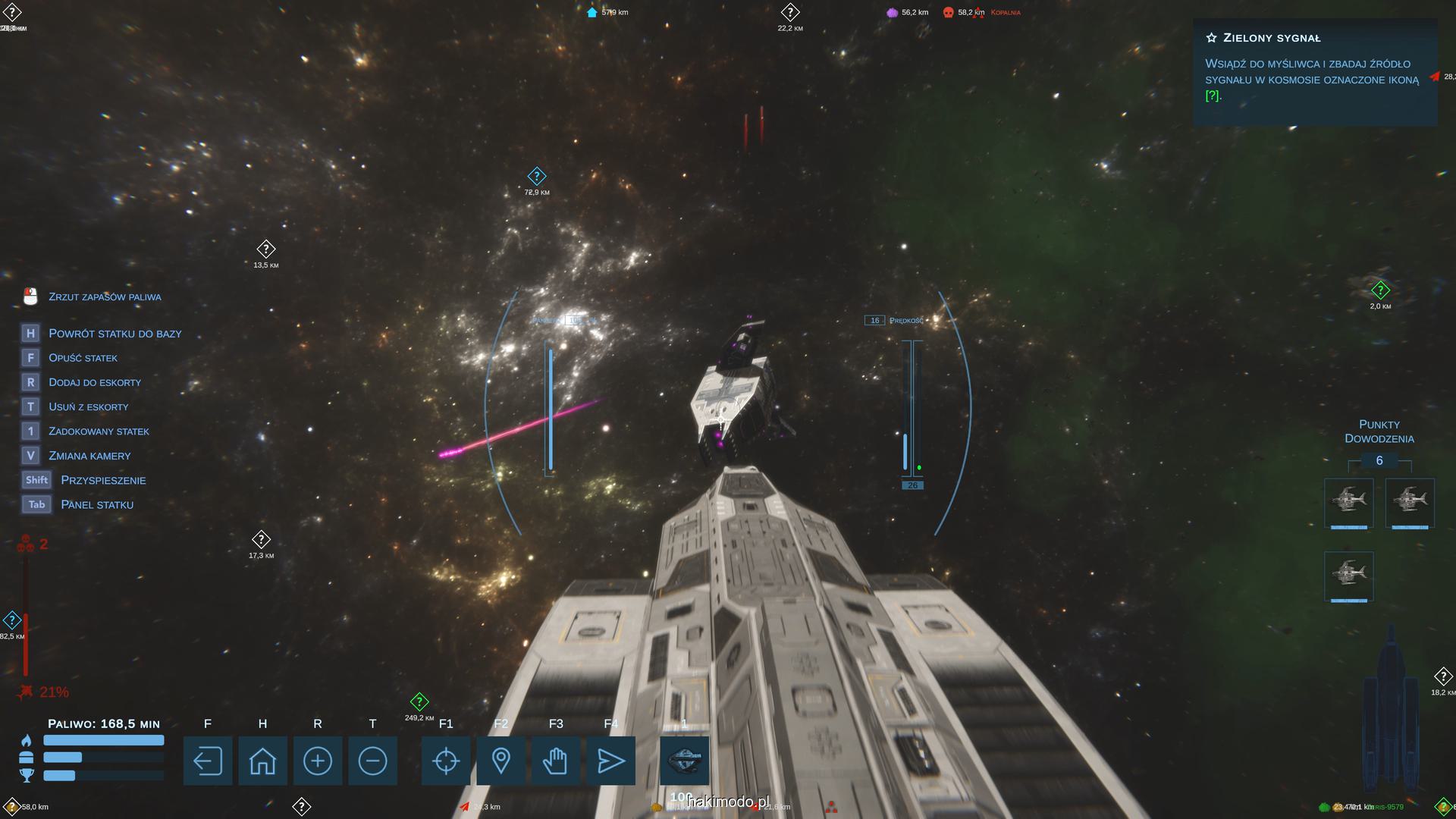Click the green question mark 2,0 km marker
This screenshot has width=1456, height=819.
tap(1380, 290)
